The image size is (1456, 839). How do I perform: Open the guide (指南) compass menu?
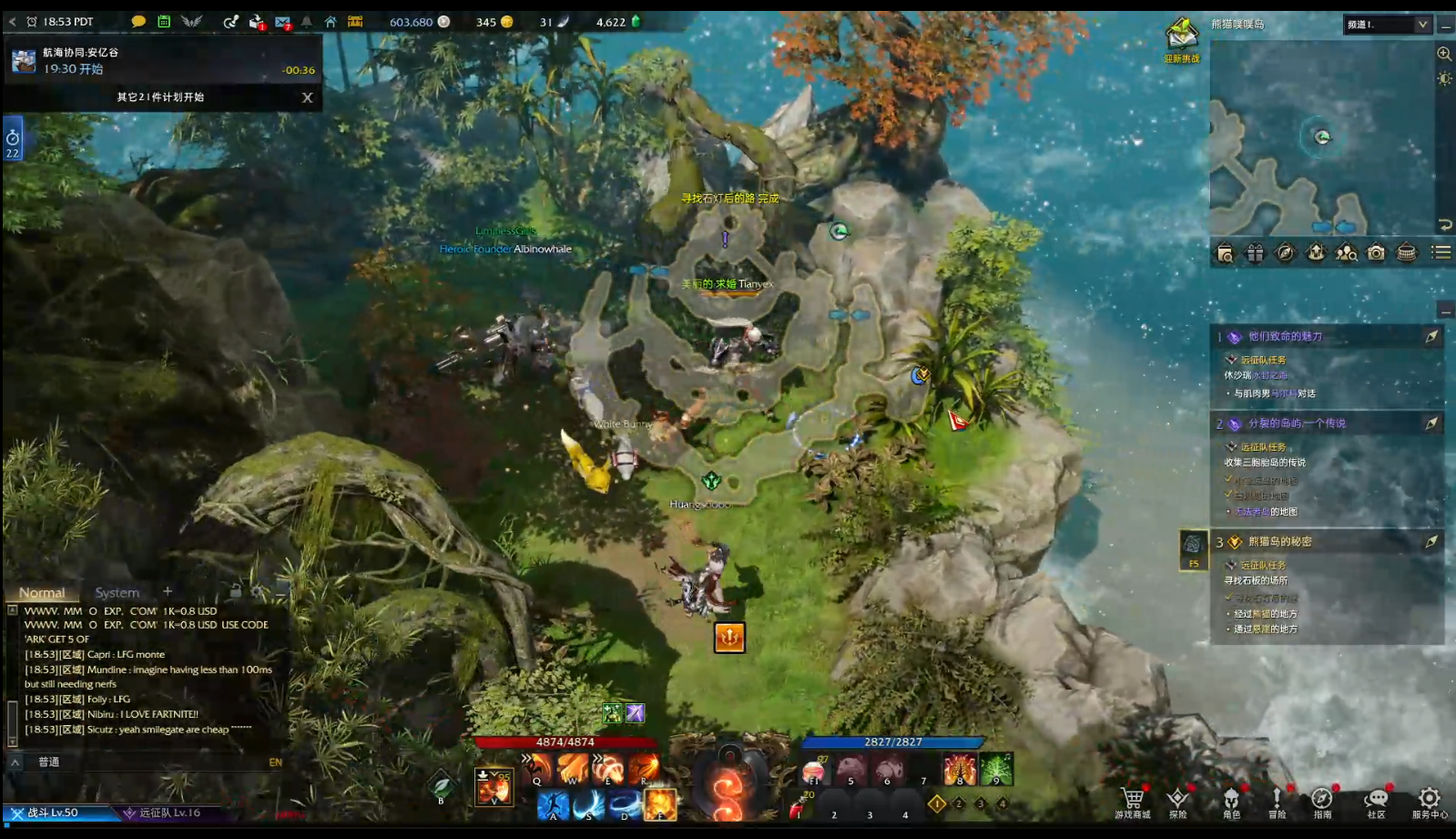click(x=1321, y=801)
